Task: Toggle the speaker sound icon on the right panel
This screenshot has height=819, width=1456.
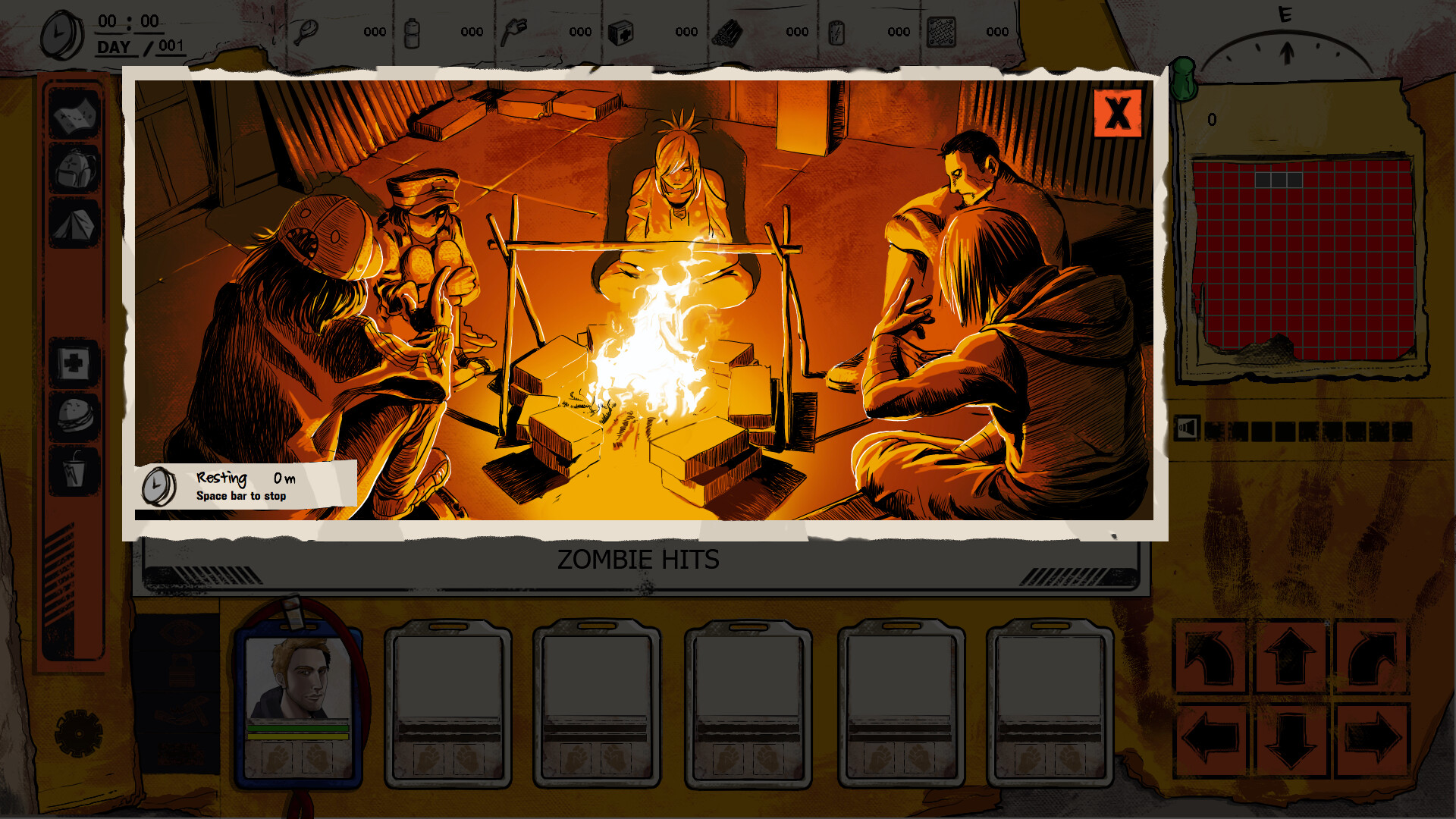Action: point(1186,428)
